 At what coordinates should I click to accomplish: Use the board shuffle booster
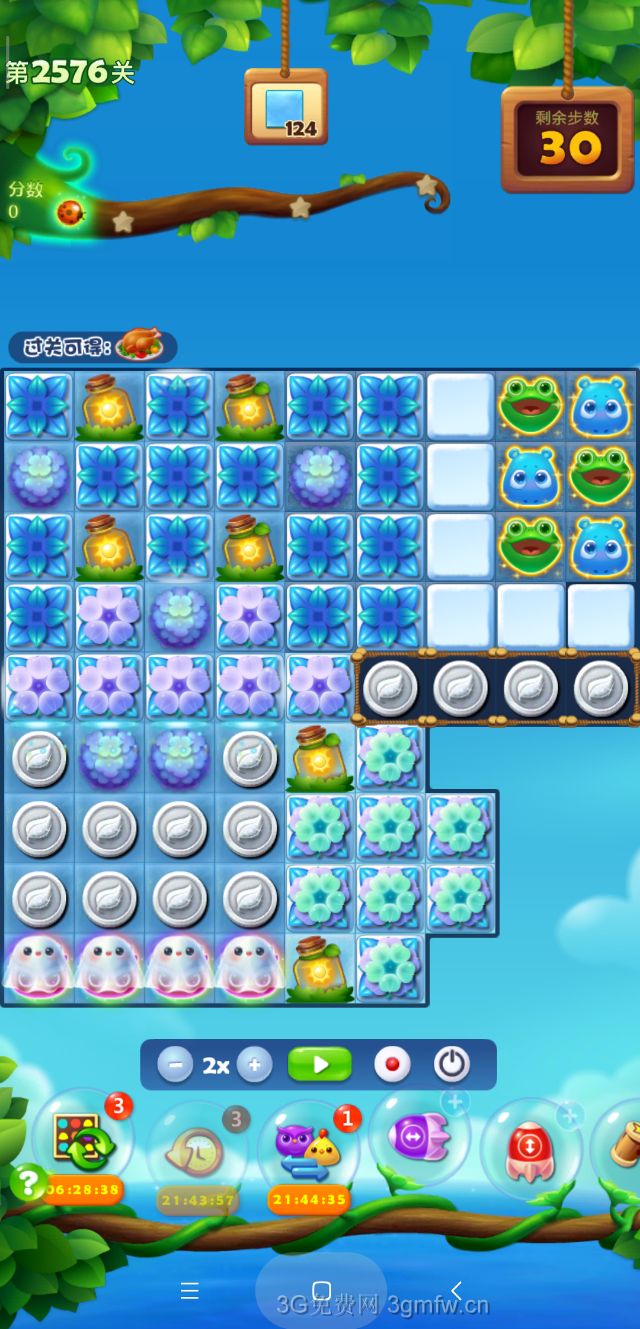click(x=83, y=1141)
